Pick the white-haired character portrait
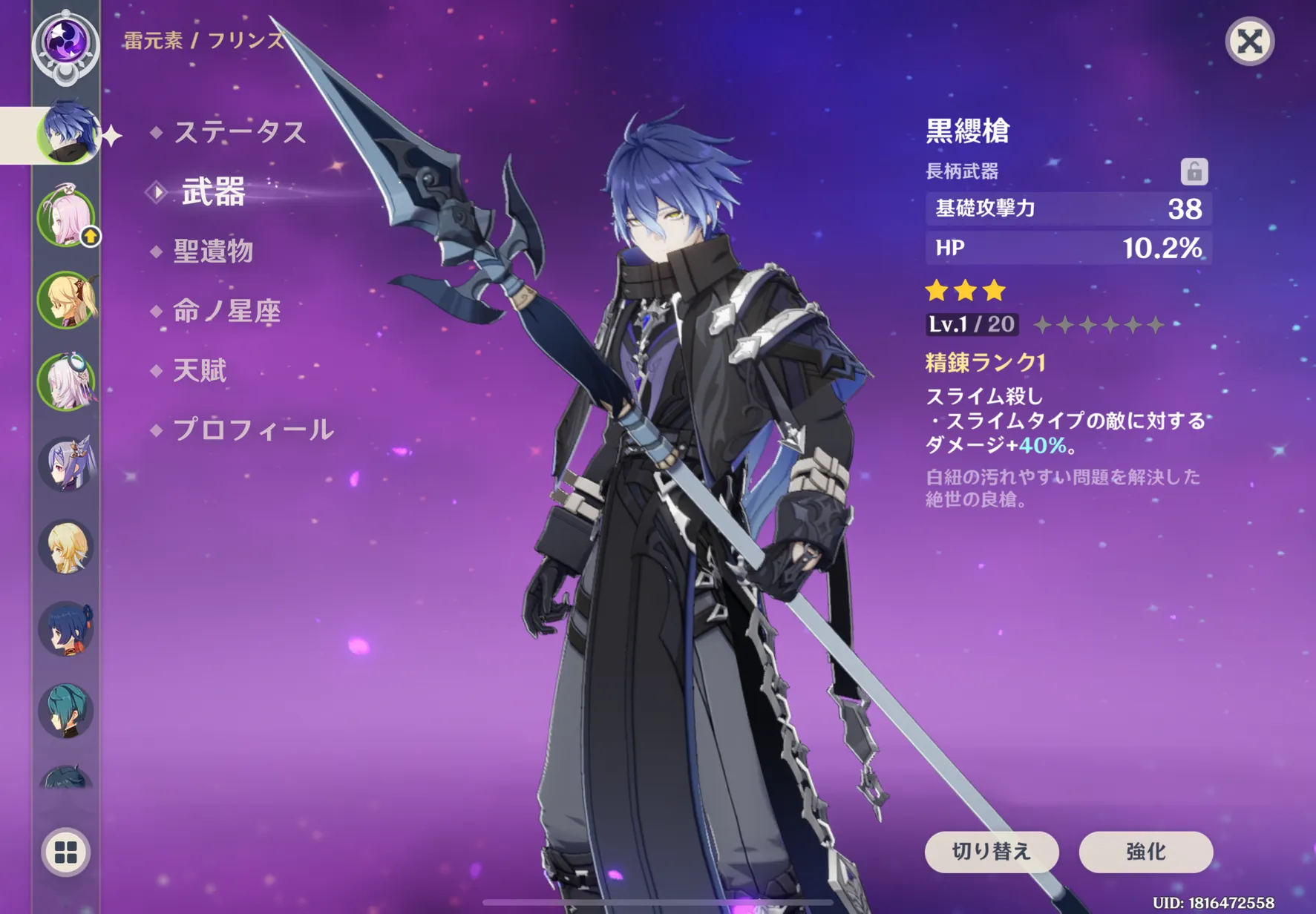 click(66, 382)
